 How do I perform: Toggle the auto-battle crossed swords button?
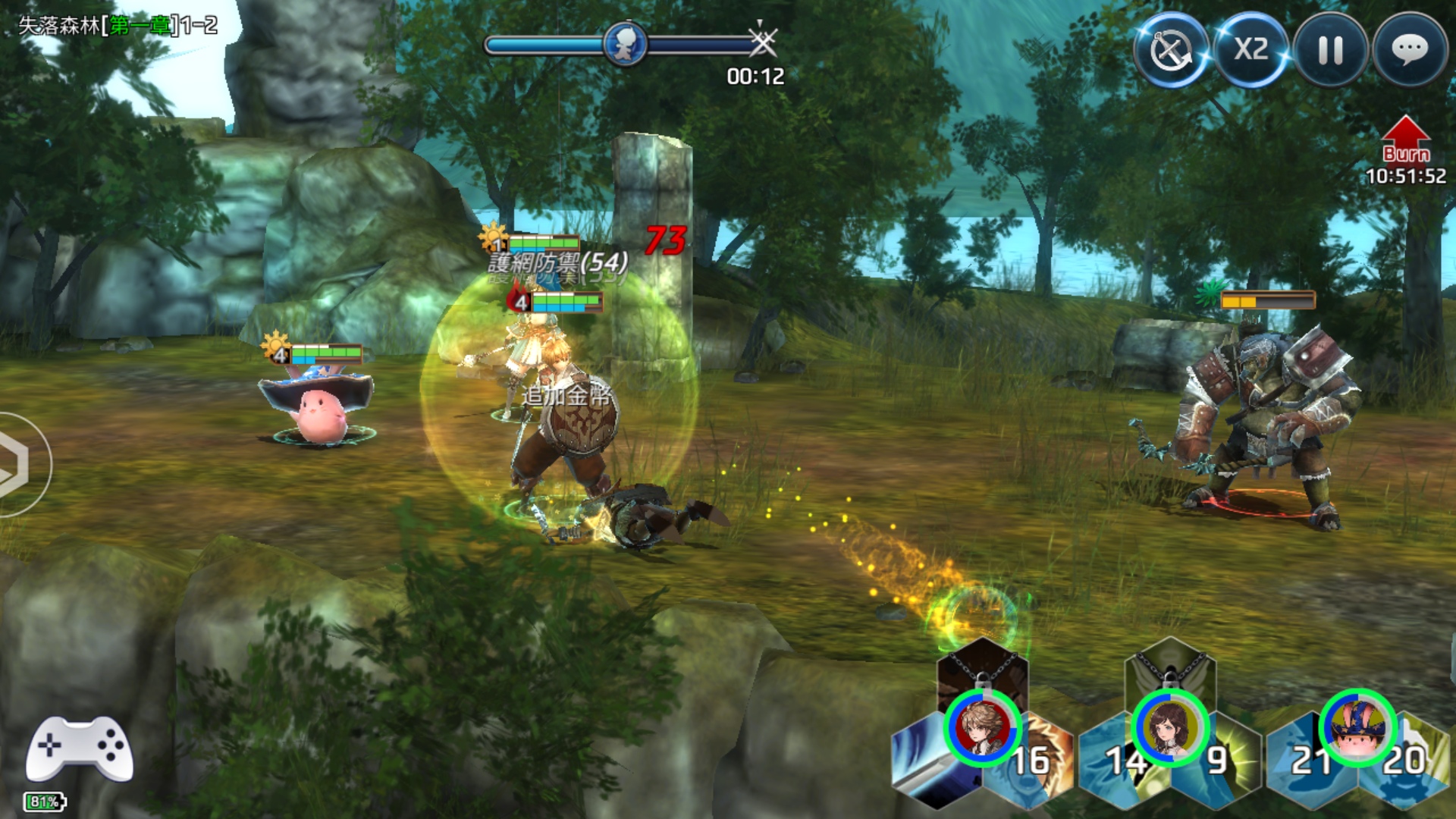click(x=1171, y=50)
